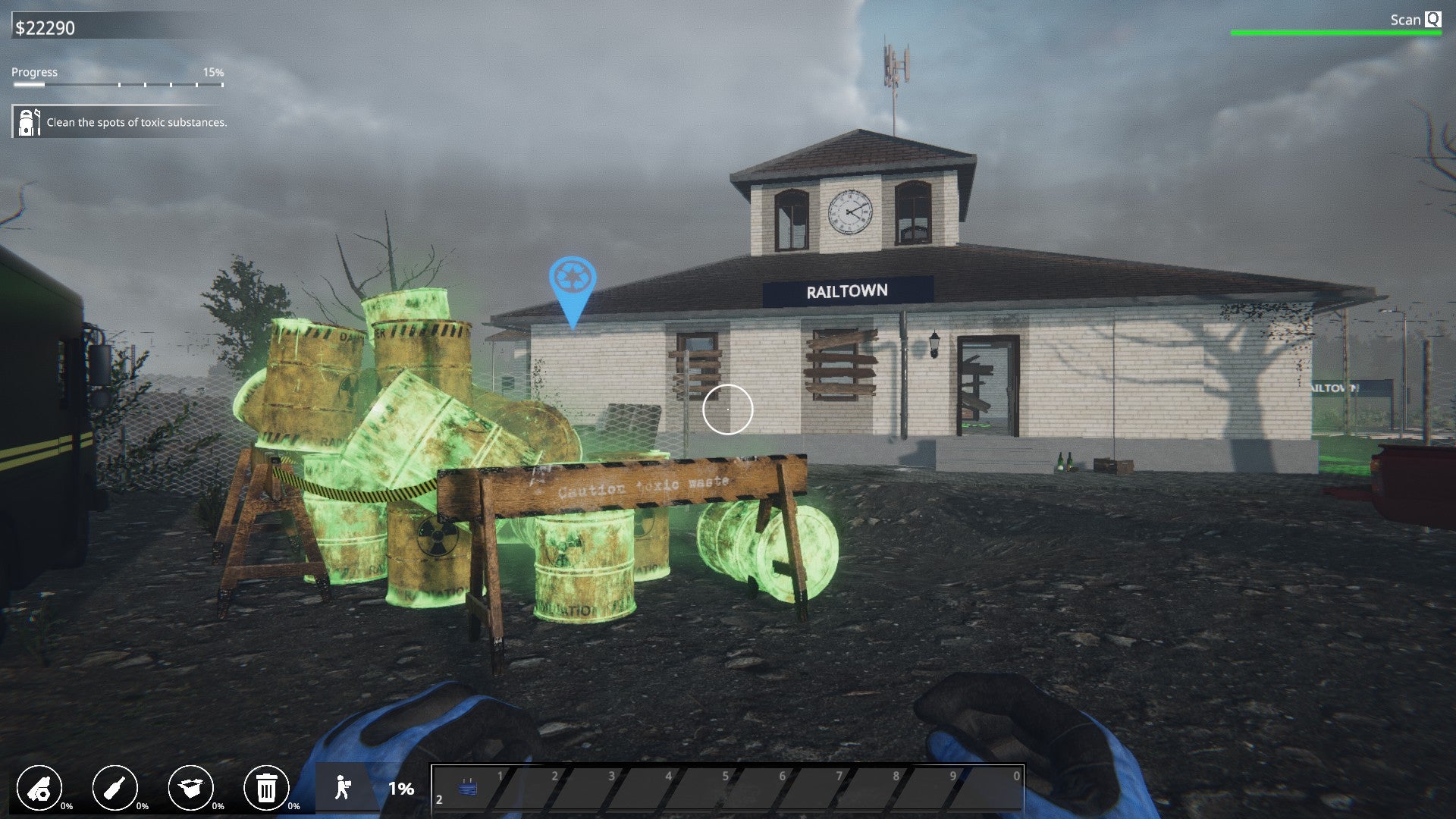1456x819 pixels.
Task: Click the Q scan shortcut icon
Action: (x=1432, y=20)
